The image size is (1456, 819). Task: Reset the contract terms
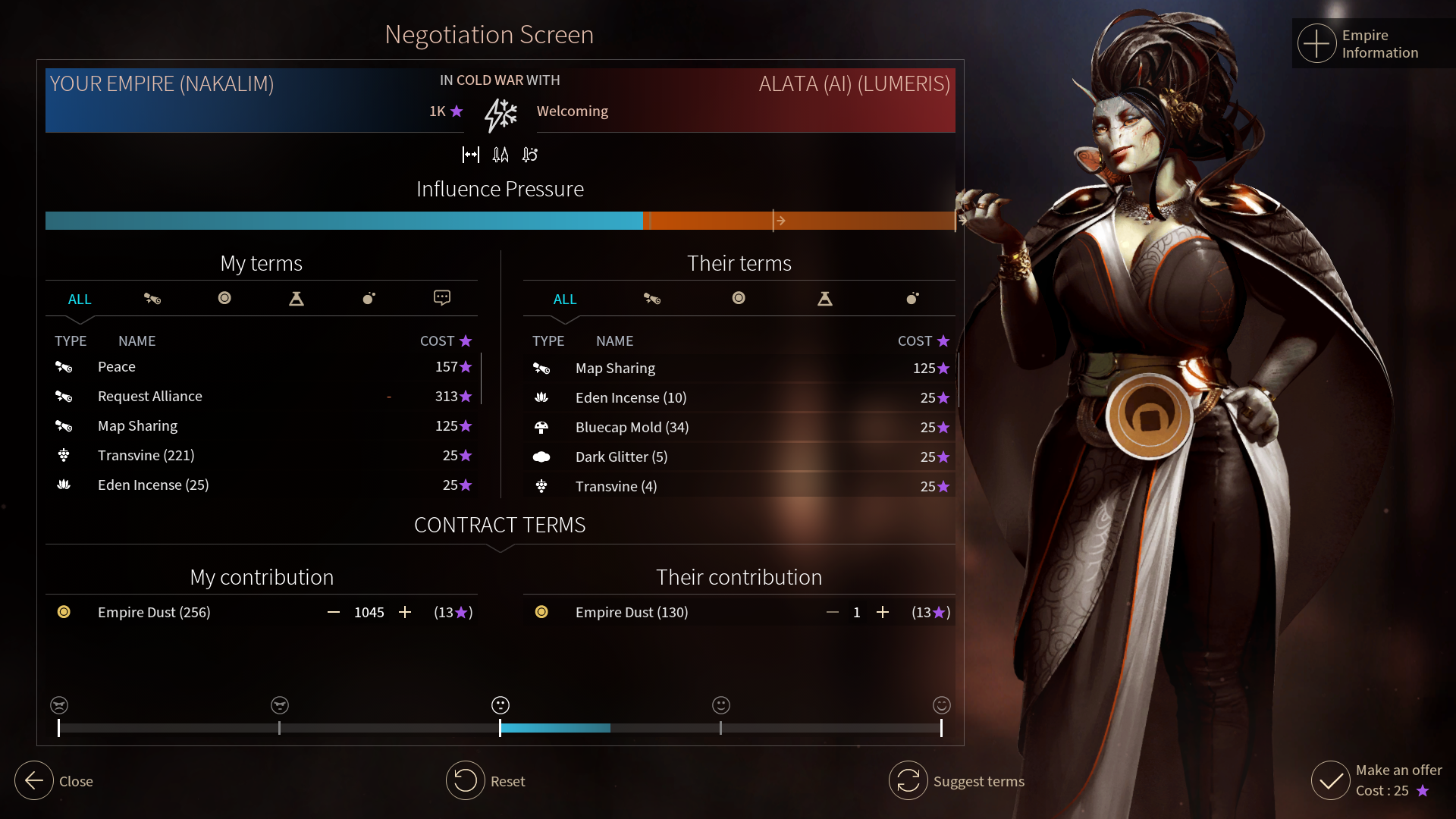click(x=466, y=780)
